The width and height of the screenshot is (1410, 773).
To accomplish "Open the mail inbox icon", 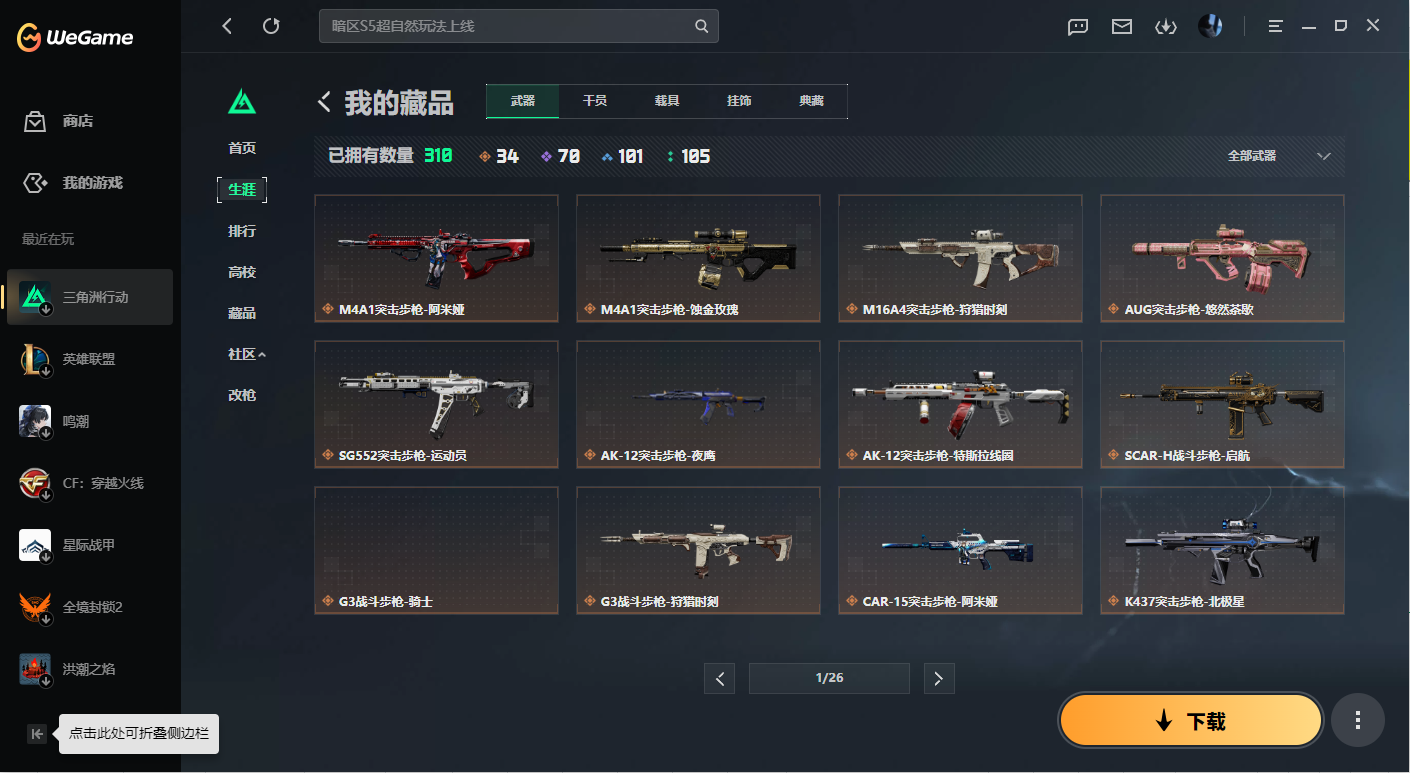I will point(1121,27).
